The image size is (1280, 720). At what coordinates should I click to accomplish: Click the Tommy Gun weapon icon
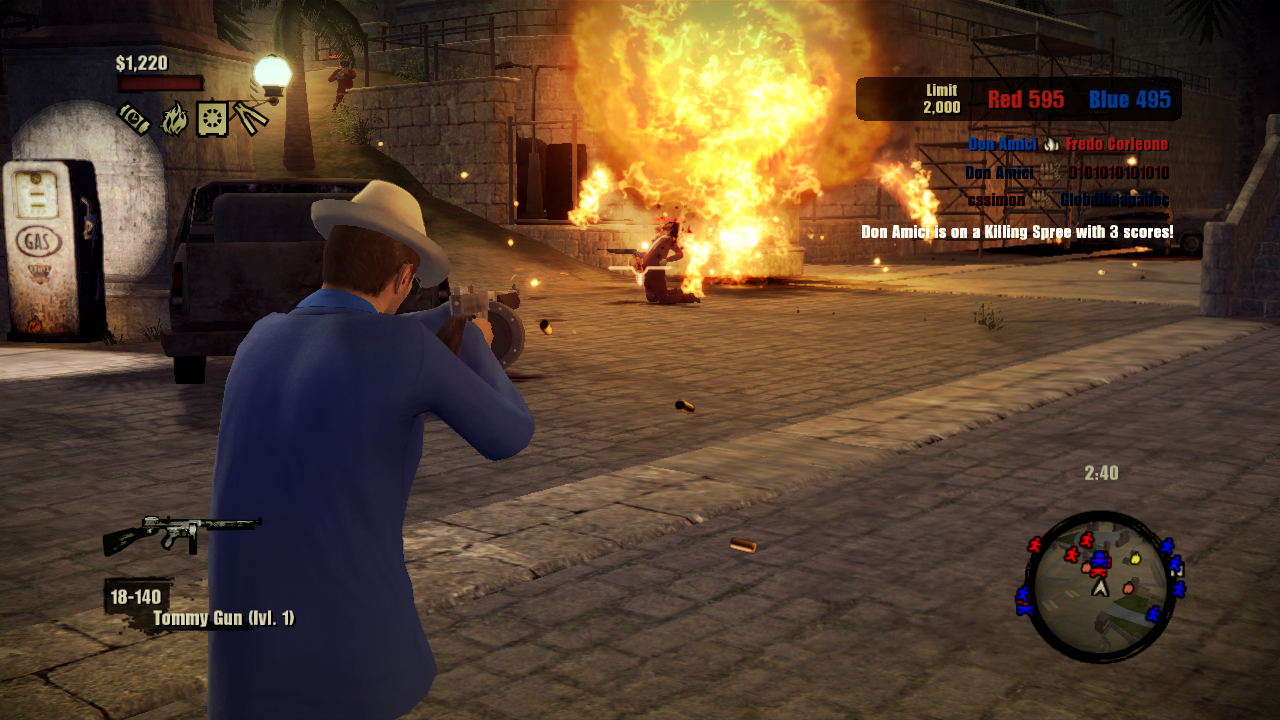(181, 533)
